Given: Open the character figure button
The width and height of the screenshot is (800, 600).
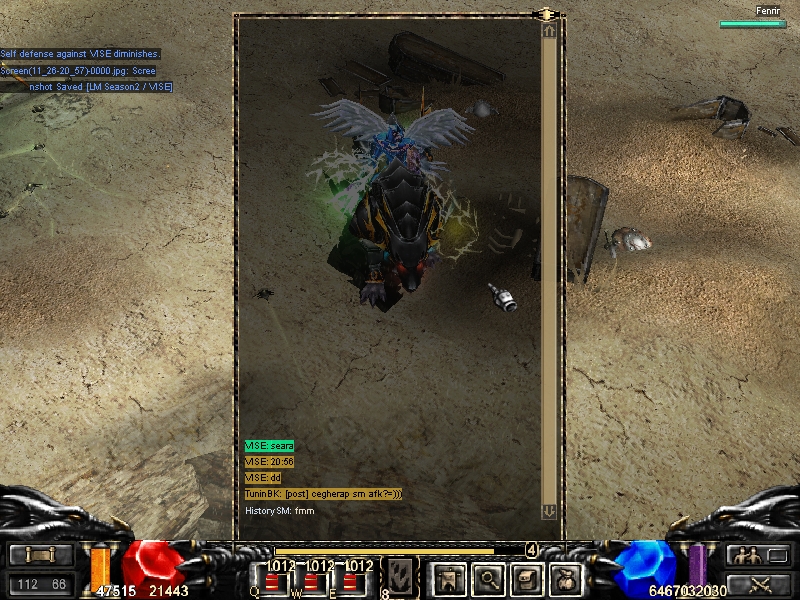Looking at the screenshot, I should point(447,577).
